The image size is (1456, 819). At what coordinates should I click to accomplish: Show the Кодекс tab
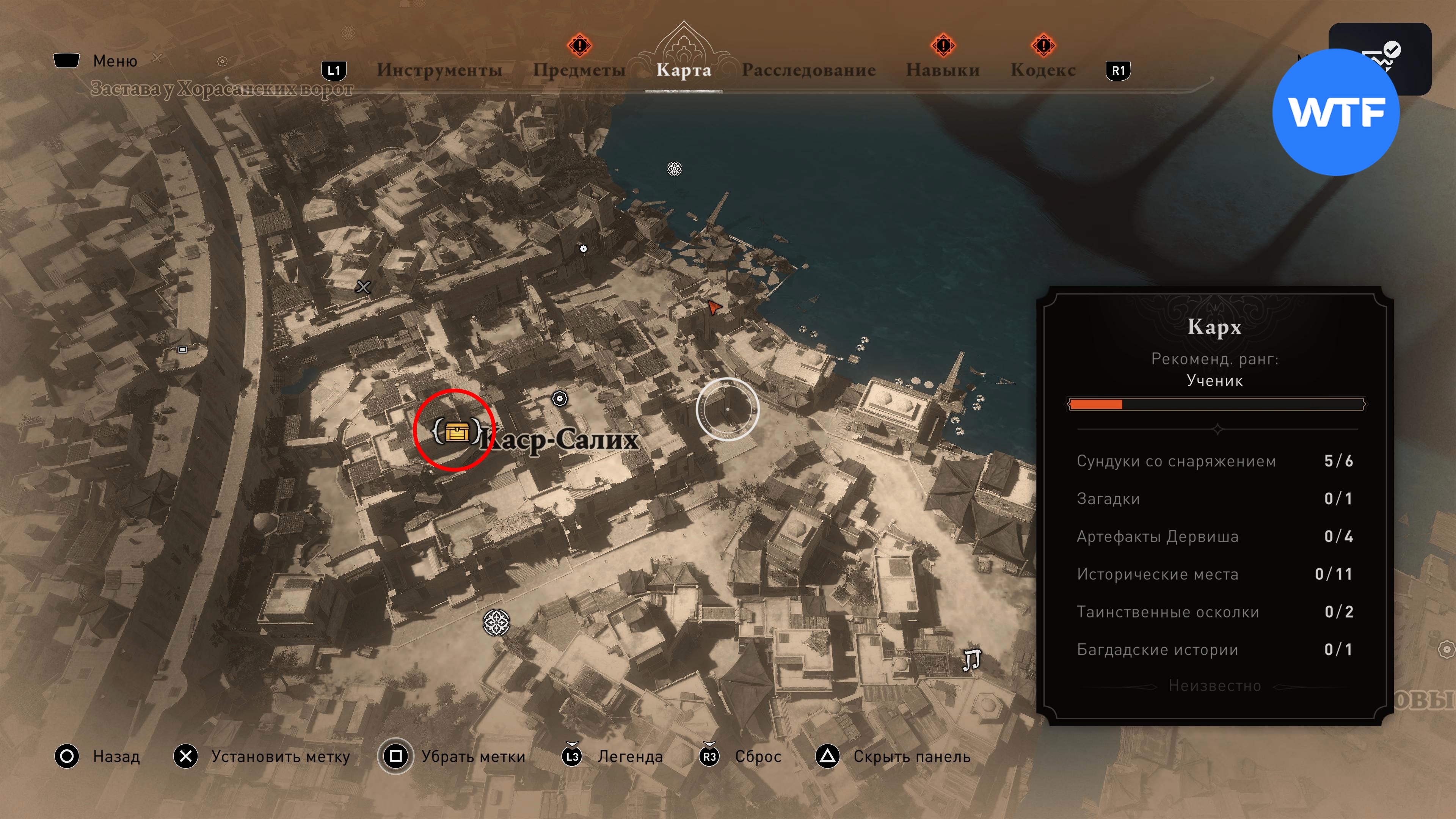[x=1043, y=70]
